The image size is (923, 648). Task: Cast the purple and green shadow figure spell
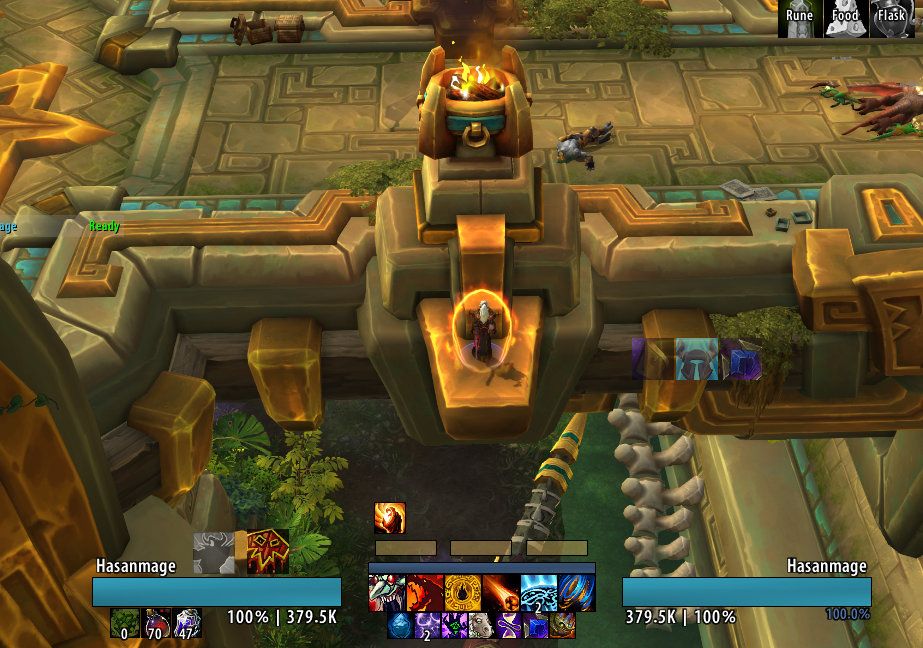(x=455, y=626)
